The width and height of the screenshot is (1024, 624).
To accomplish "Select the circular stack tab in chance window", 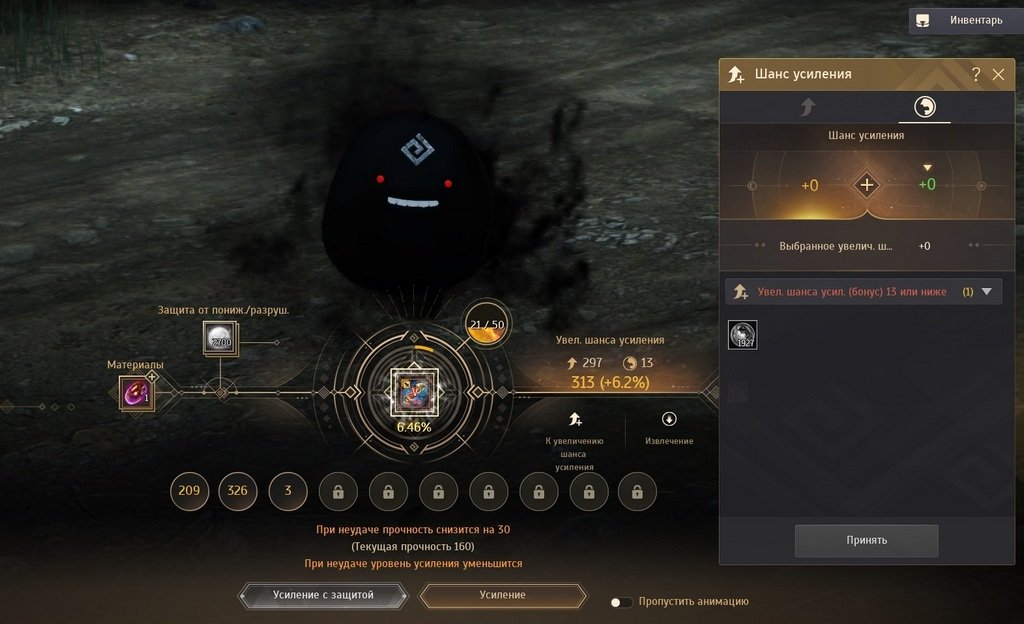I will (x=924, y=107).
